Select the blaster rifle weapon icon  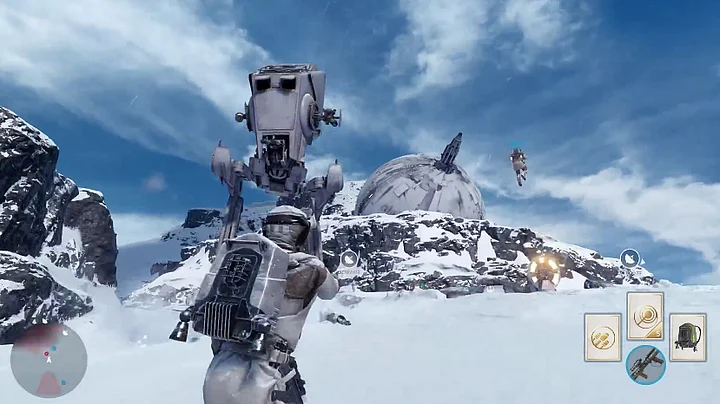645,364
